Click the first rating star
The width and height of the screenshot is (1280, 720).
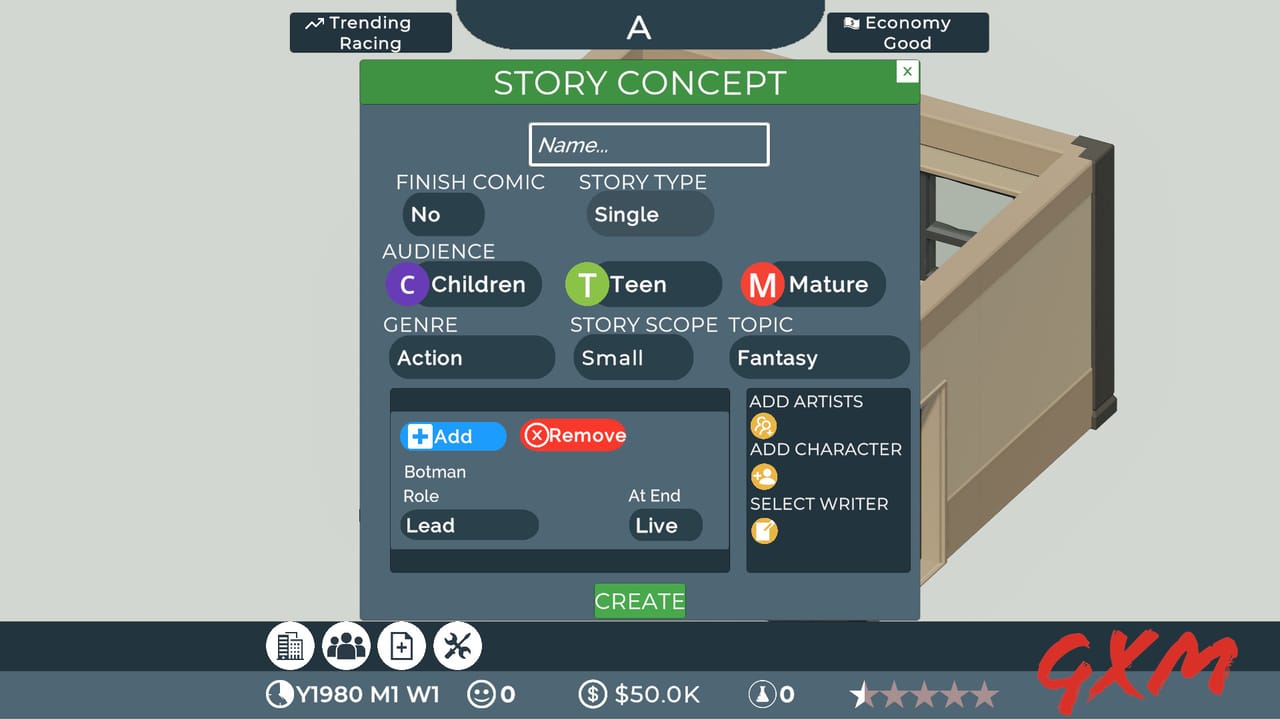(862, 692)
